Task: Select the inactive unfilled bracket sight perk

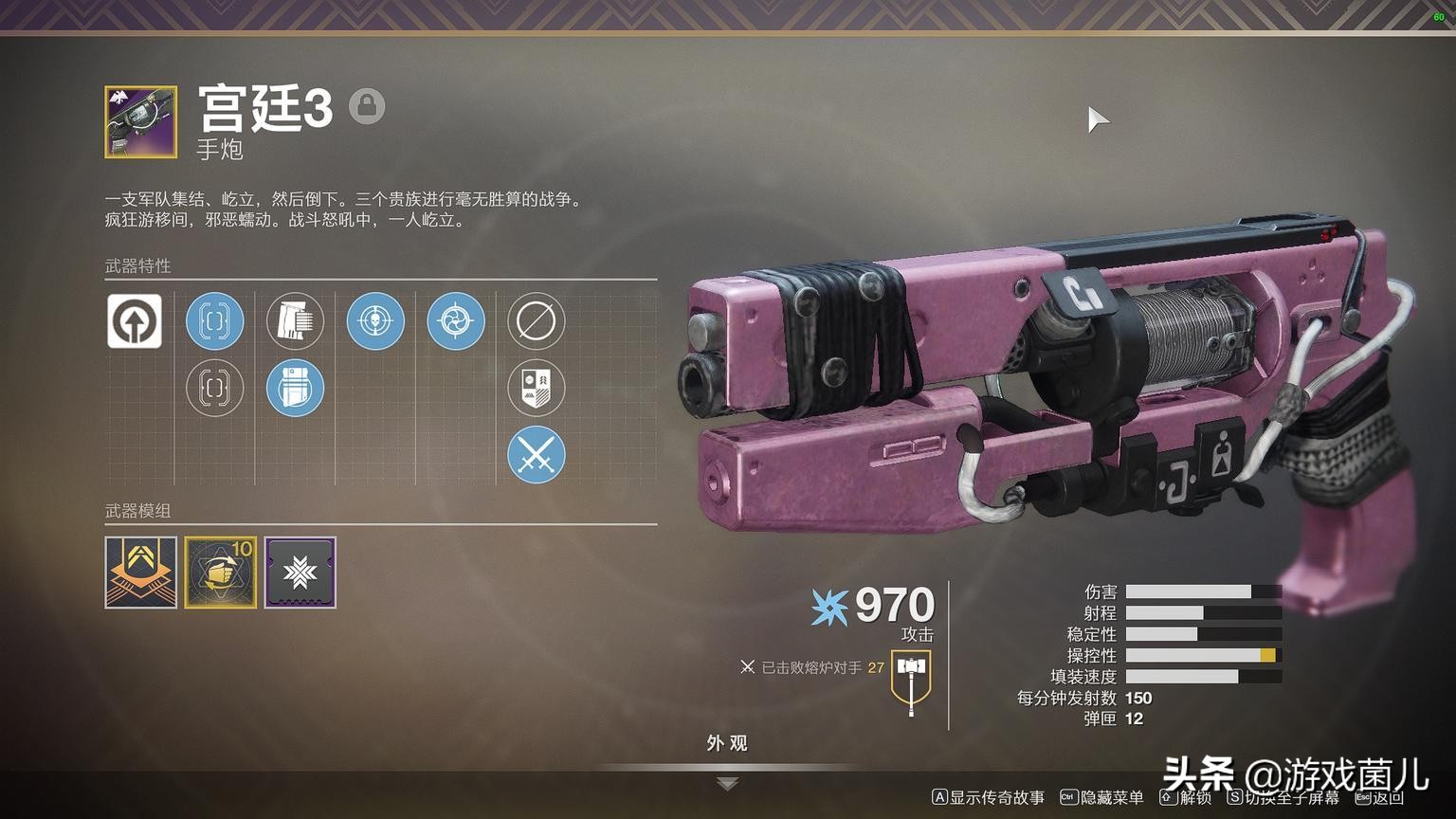Action: pos(214,388)
